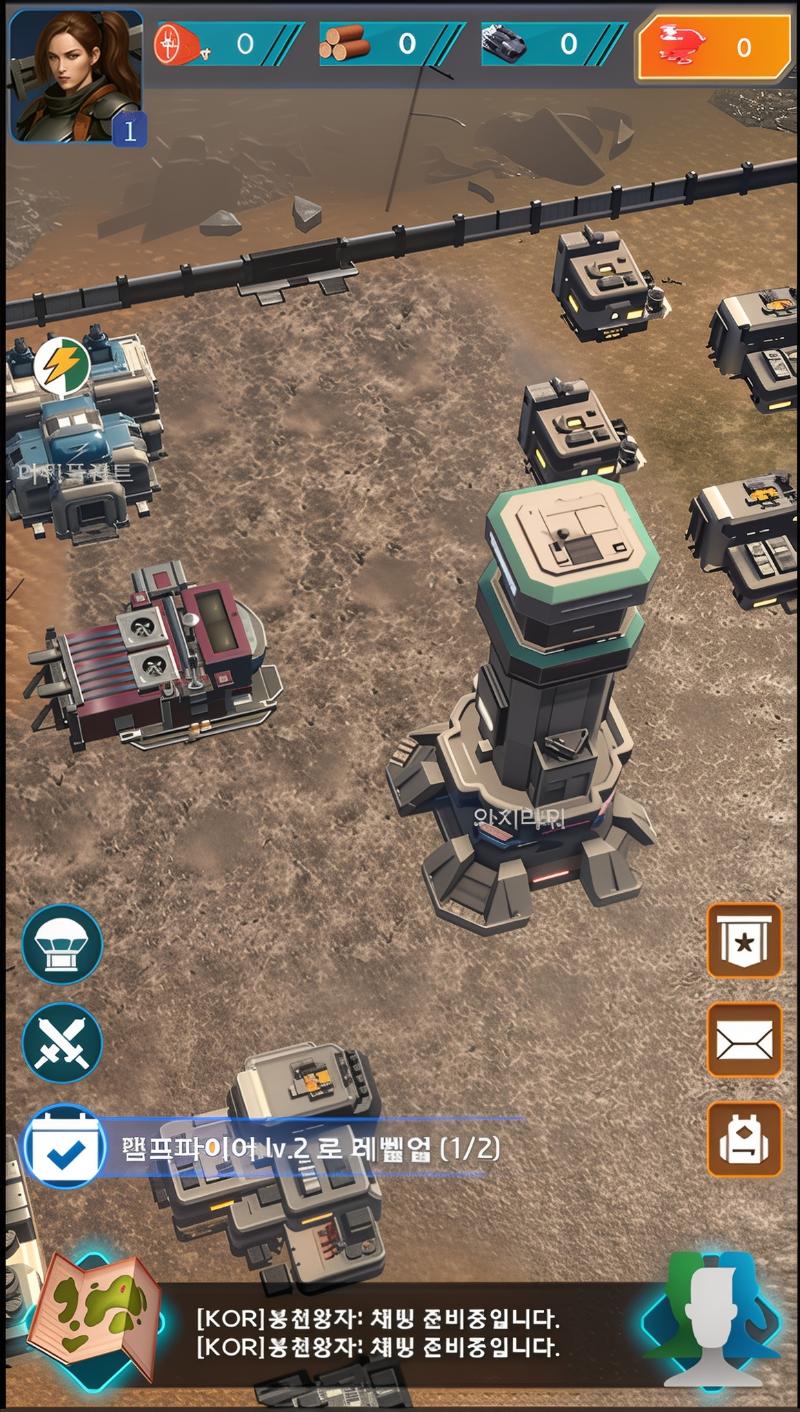
Task: Open the crossed swords battle menu
Action: tap(62, 1043)
